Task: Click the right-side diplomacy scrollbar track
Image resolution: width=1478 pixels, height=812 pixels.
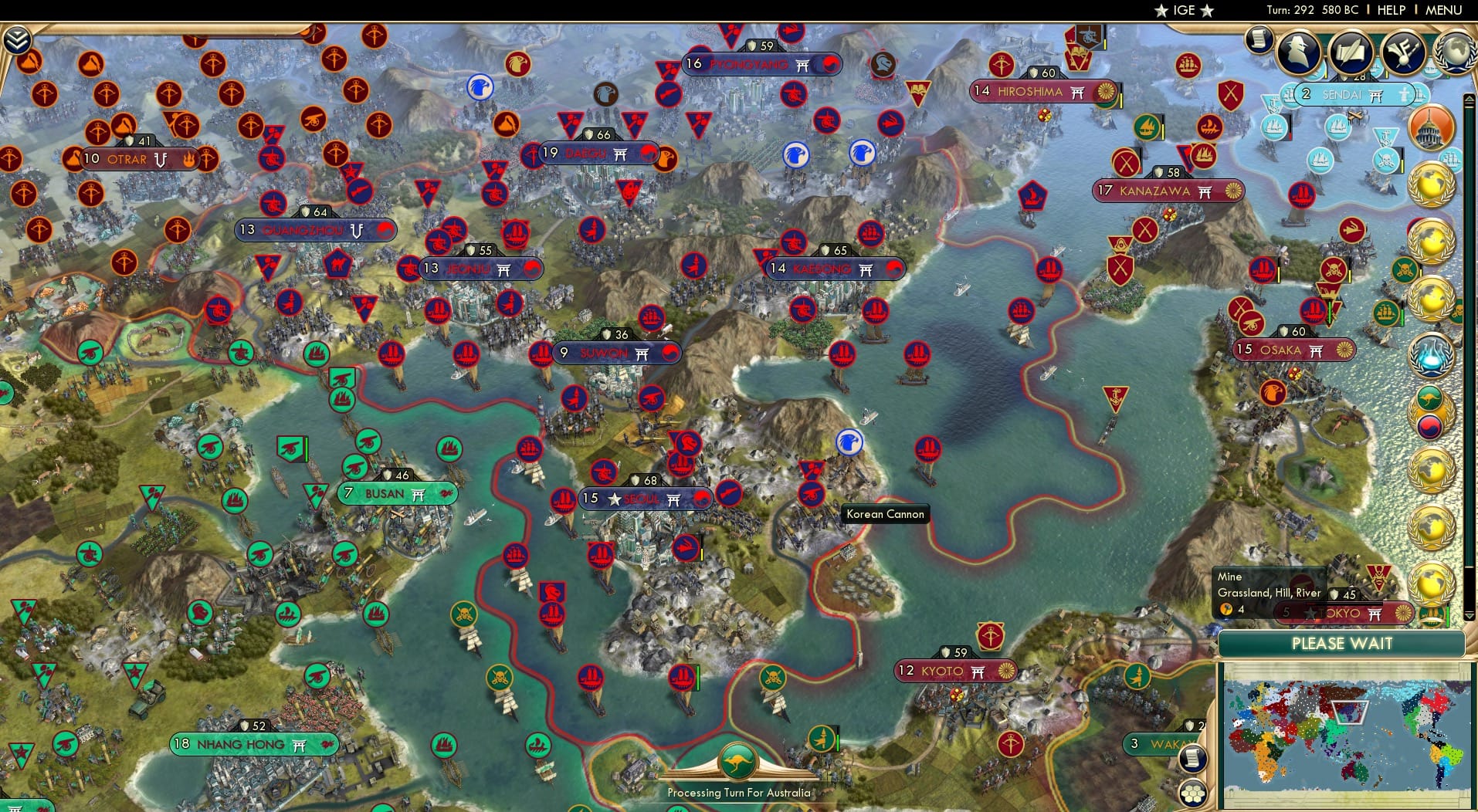Action: pyautogui.click(x=1470, y=347)
